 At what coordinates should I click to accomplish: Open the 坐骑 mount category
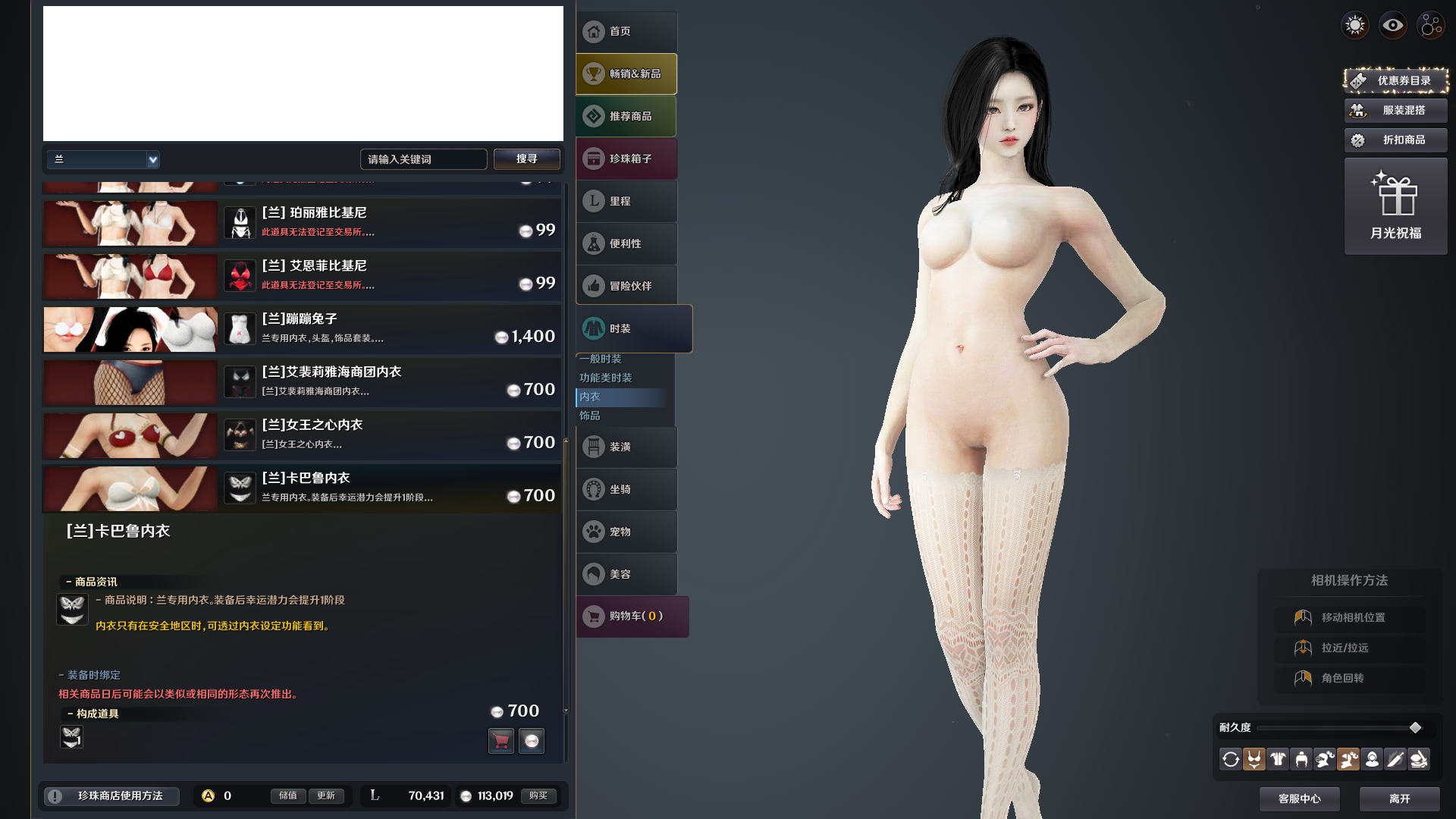coord(626,489)
